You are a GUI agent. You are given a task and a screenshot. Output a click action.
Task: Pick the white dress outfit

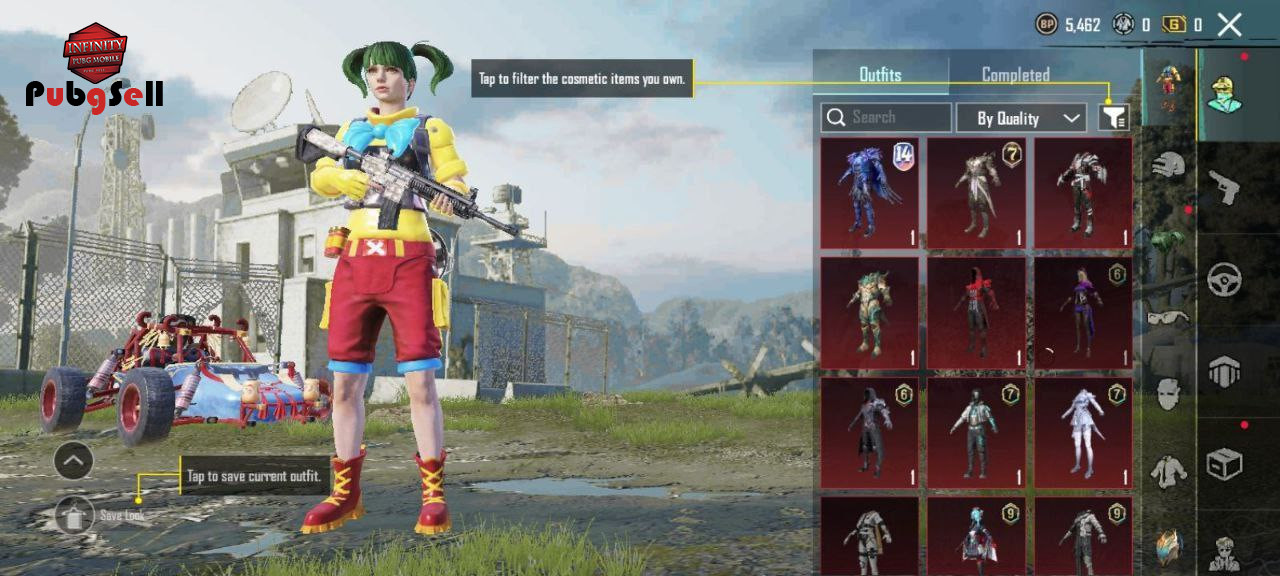point(1083,433)
